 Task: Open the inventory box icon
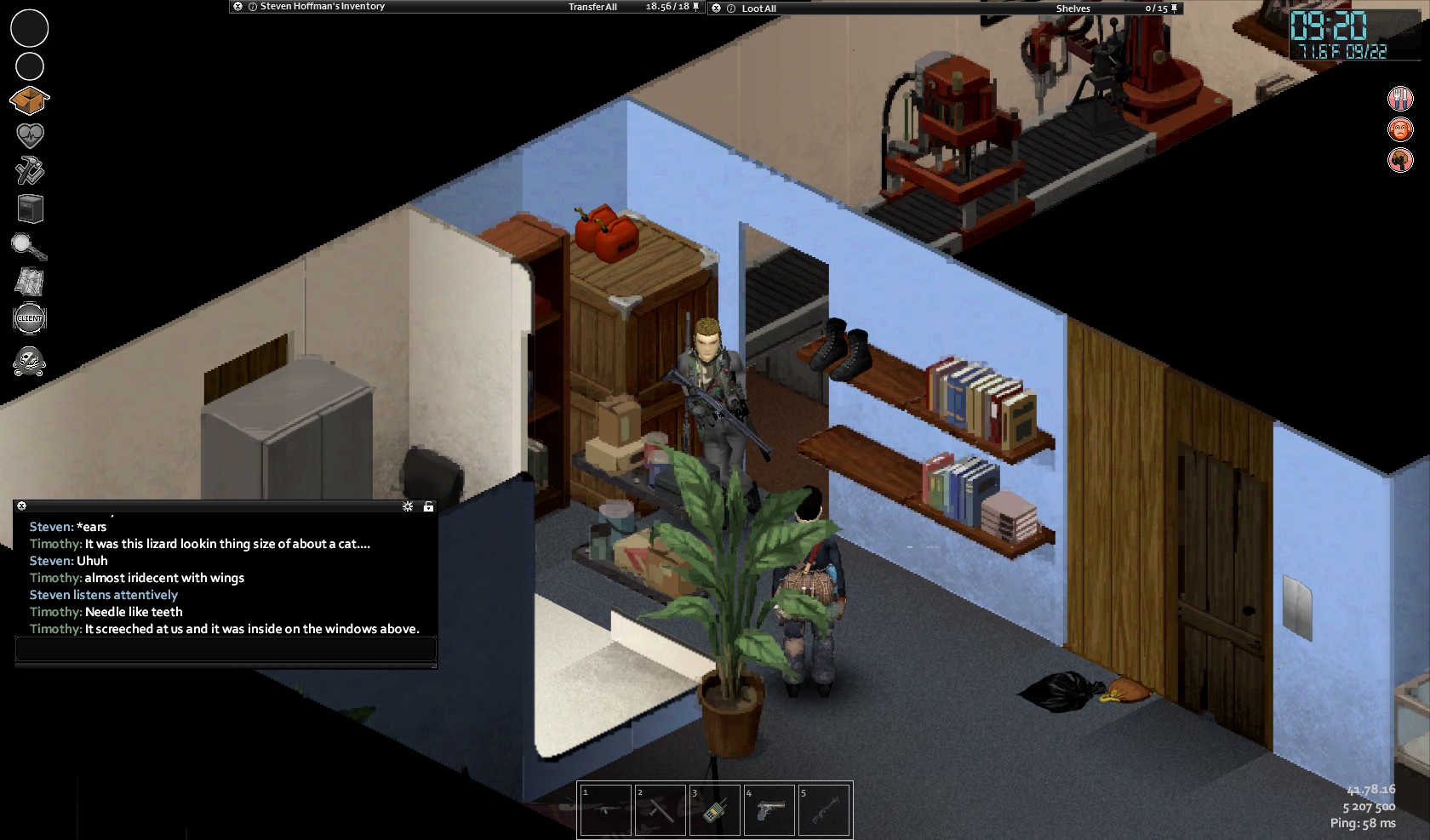pyautogui.click(x=29, y=100)
